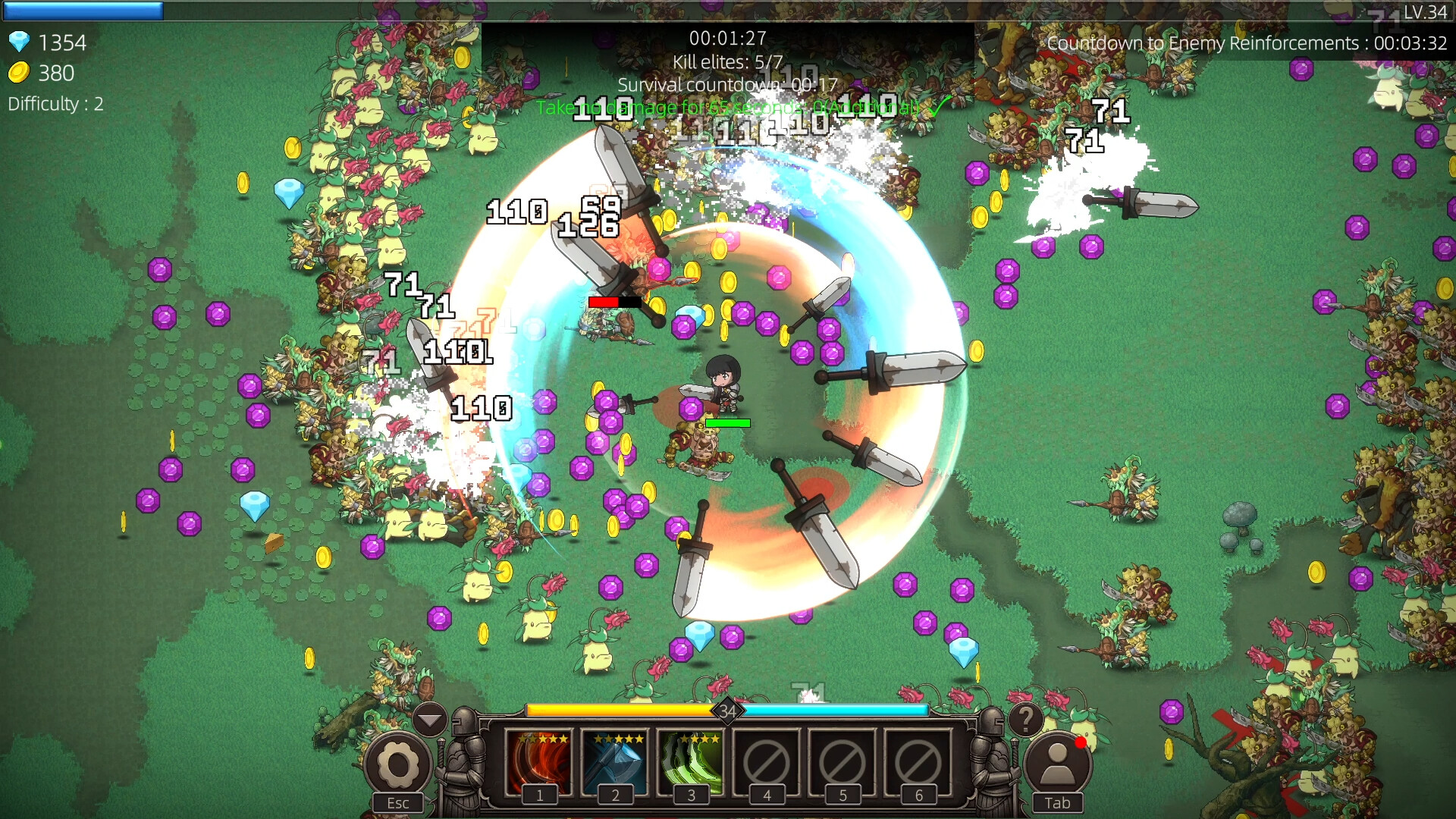1456x819 pixels.
Task: Click the Kill elites 5/7 objective text
Action: pos(729,61)
